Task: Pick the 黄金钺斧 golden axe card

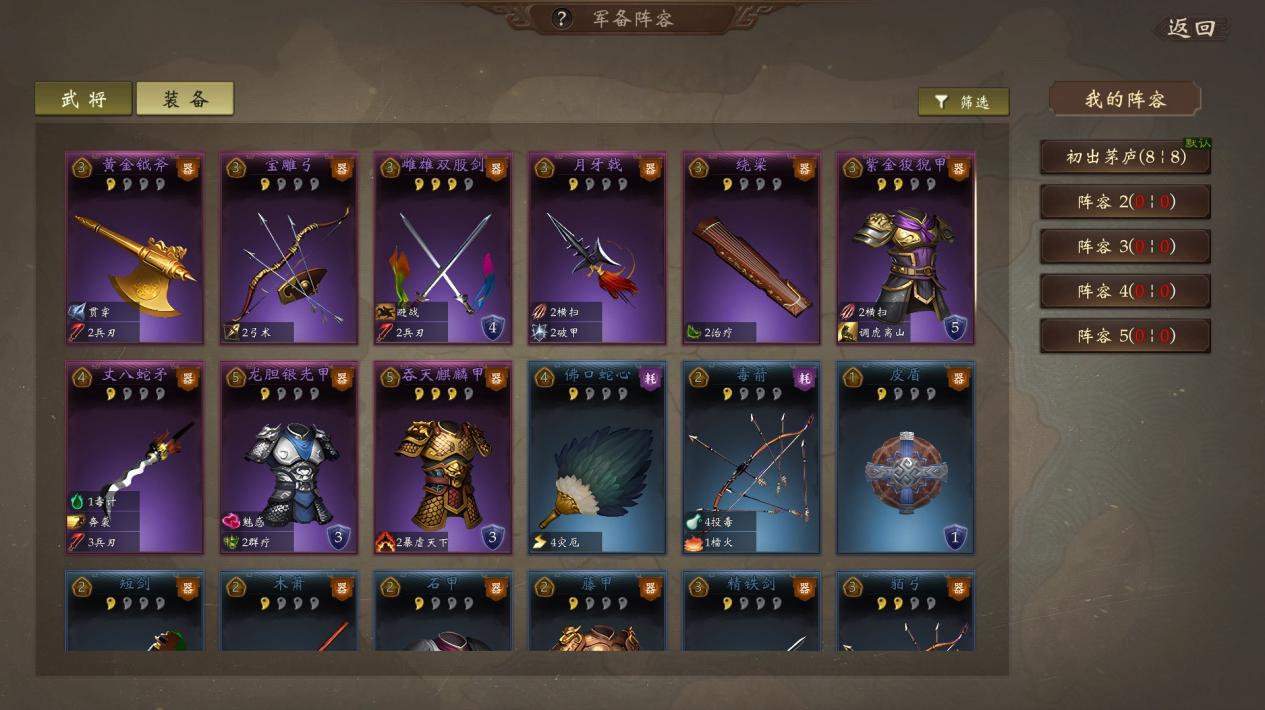Action: point(135,248)
